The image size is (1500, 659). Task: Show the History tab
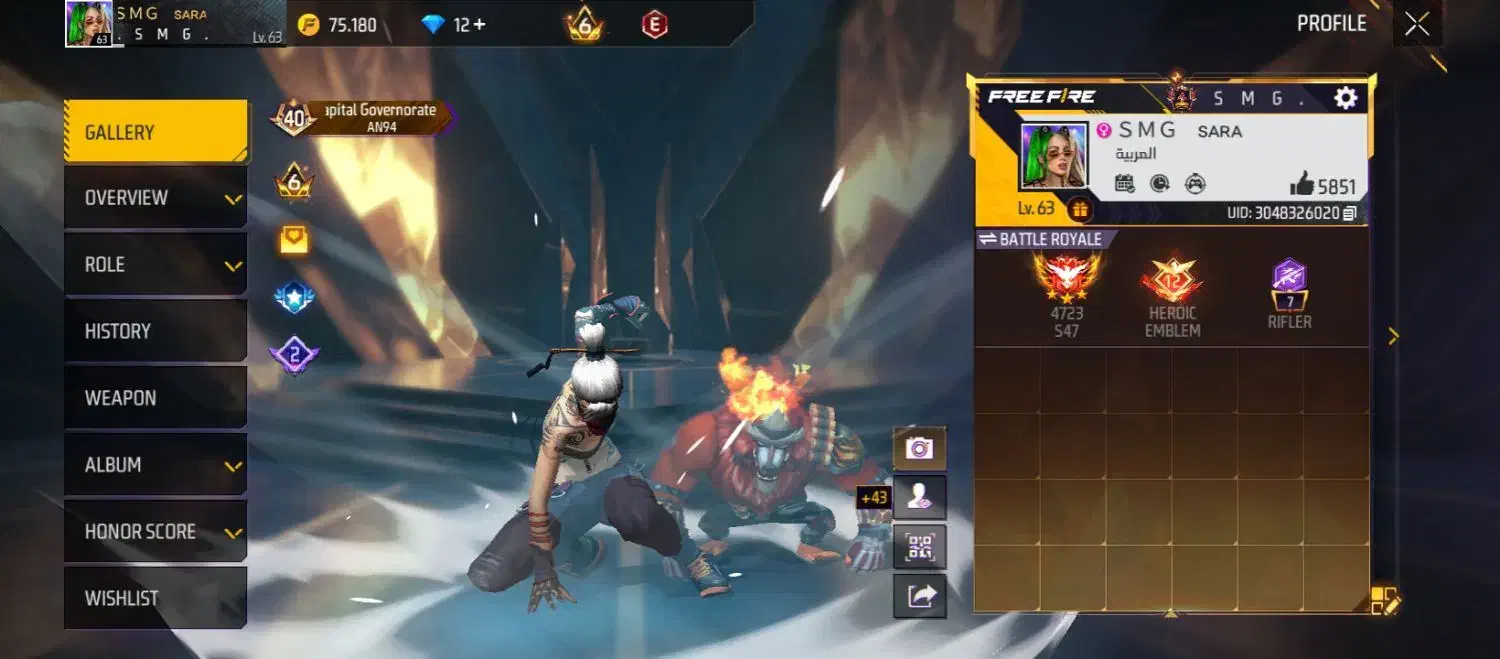coord(155,331)
